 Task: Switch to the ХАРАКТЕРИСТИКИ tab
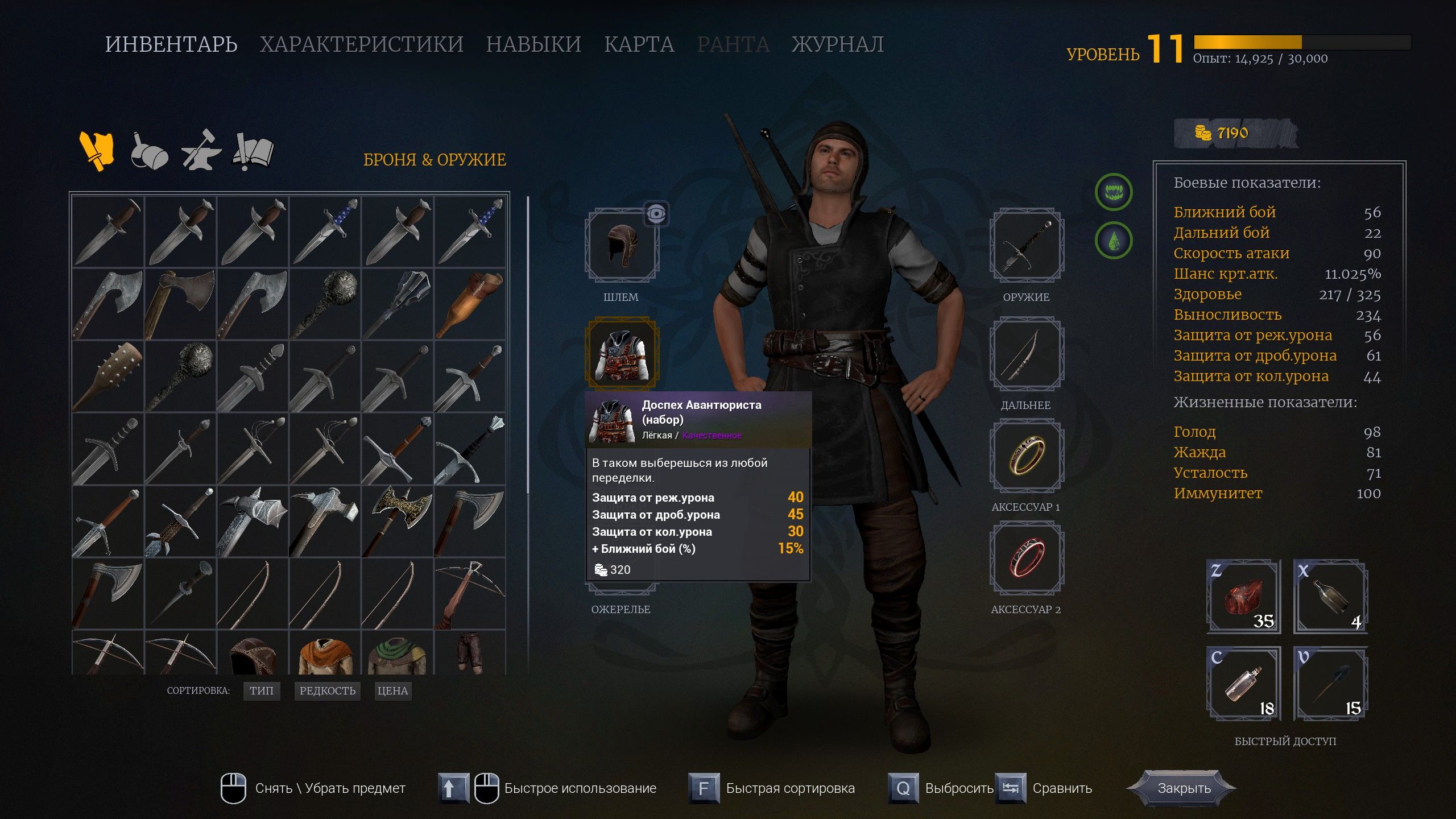pos(362,44)
